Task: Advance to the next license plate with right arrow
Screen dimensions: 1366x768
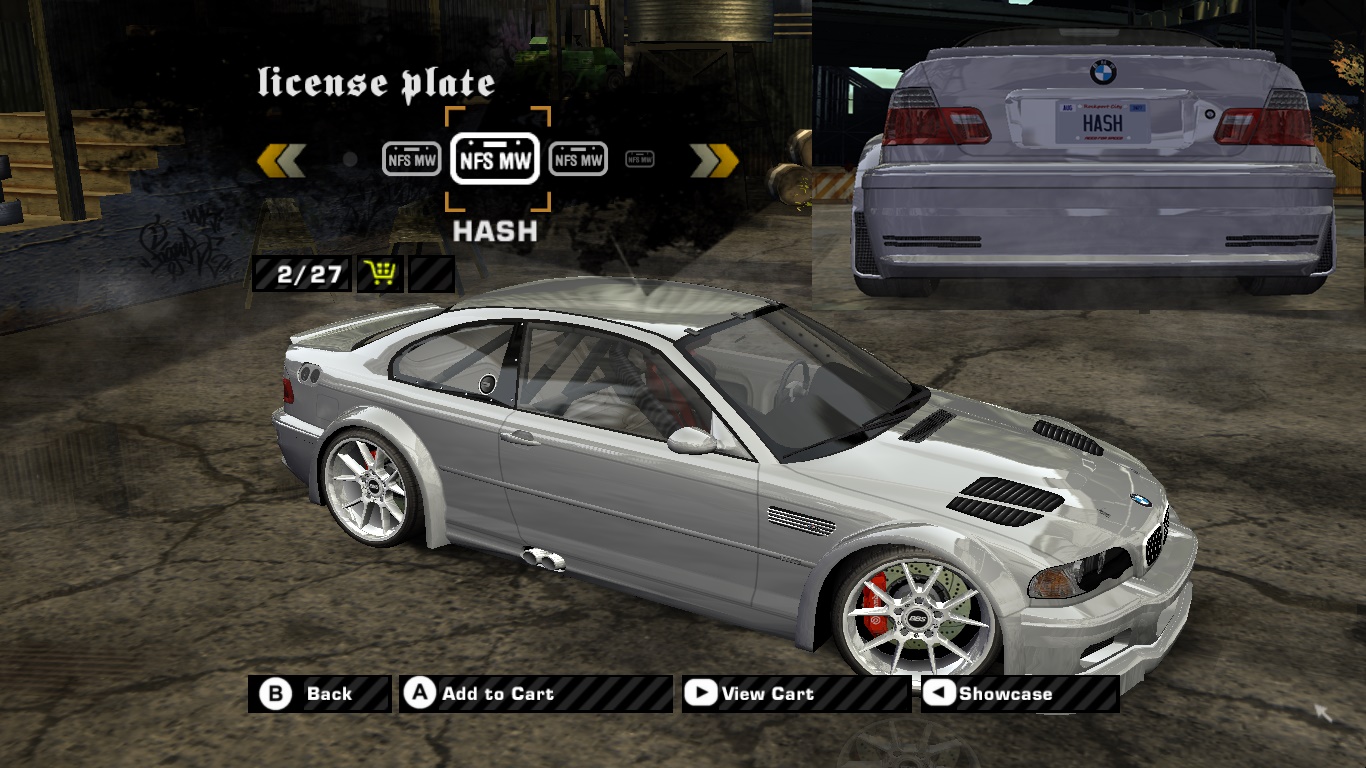Action: [714, 160]
